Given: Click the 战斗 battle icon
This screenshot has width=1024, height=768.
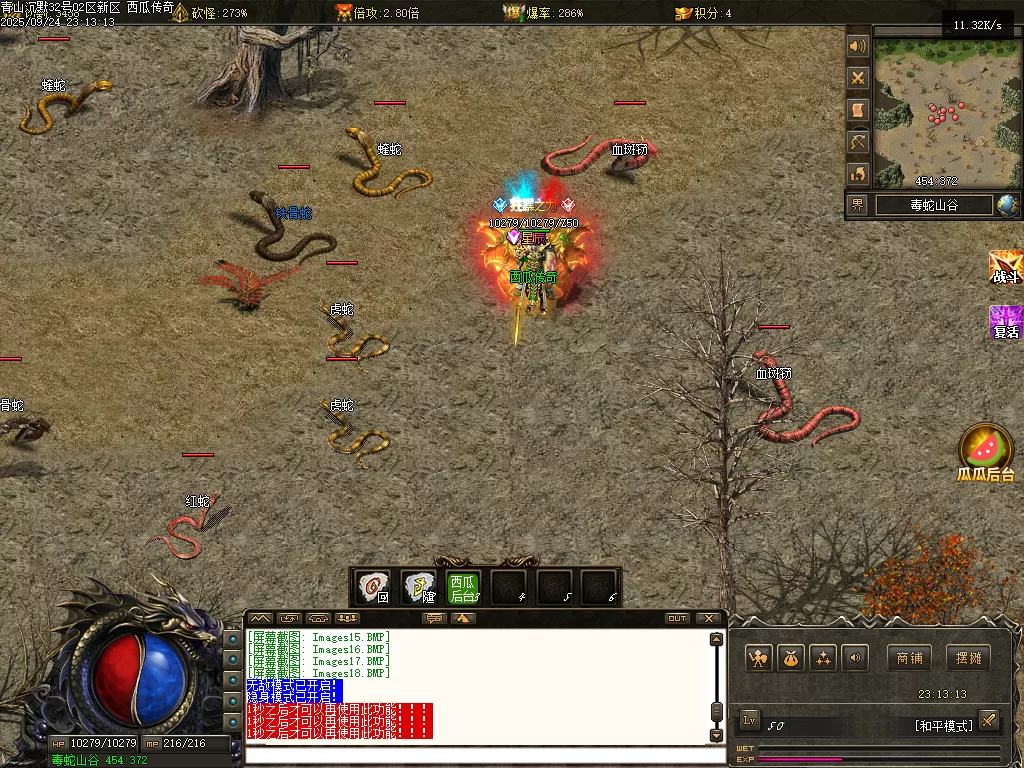Looking at the screenshot, I should [1005, 267].
